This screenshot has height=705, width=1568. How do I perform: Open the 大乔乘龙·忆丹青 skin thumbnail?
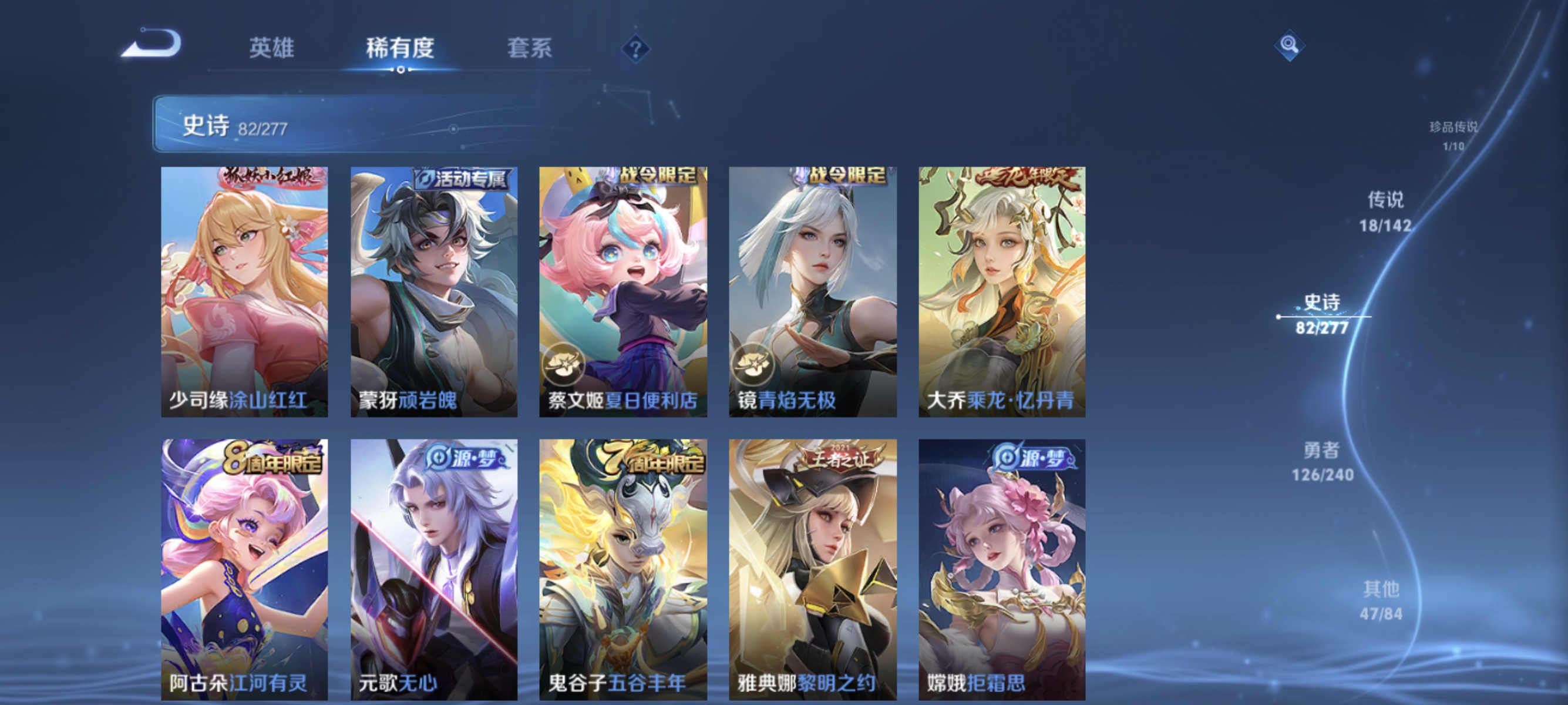[x=1001, y=291]
